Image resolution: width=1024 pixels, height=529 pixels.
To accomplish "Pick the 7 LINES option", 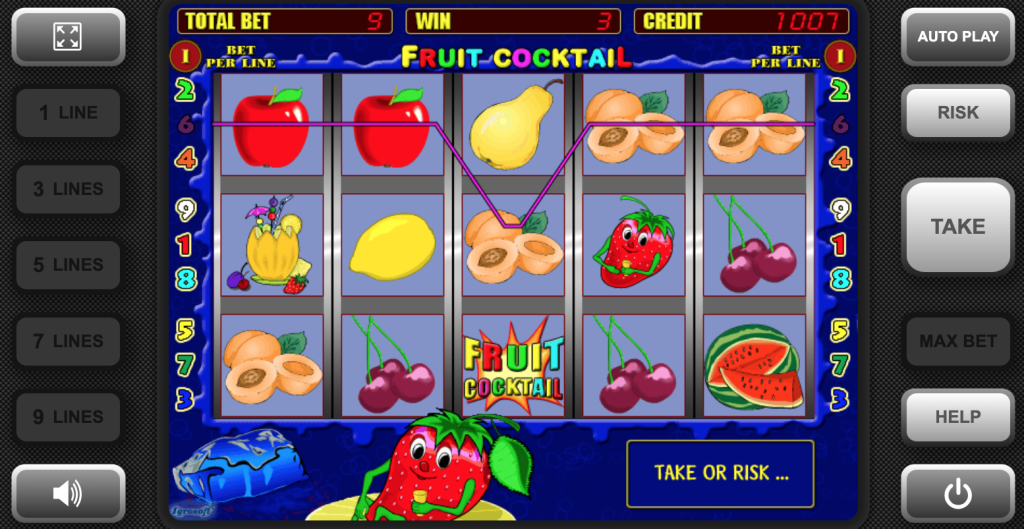I will [x=68, y=341].
